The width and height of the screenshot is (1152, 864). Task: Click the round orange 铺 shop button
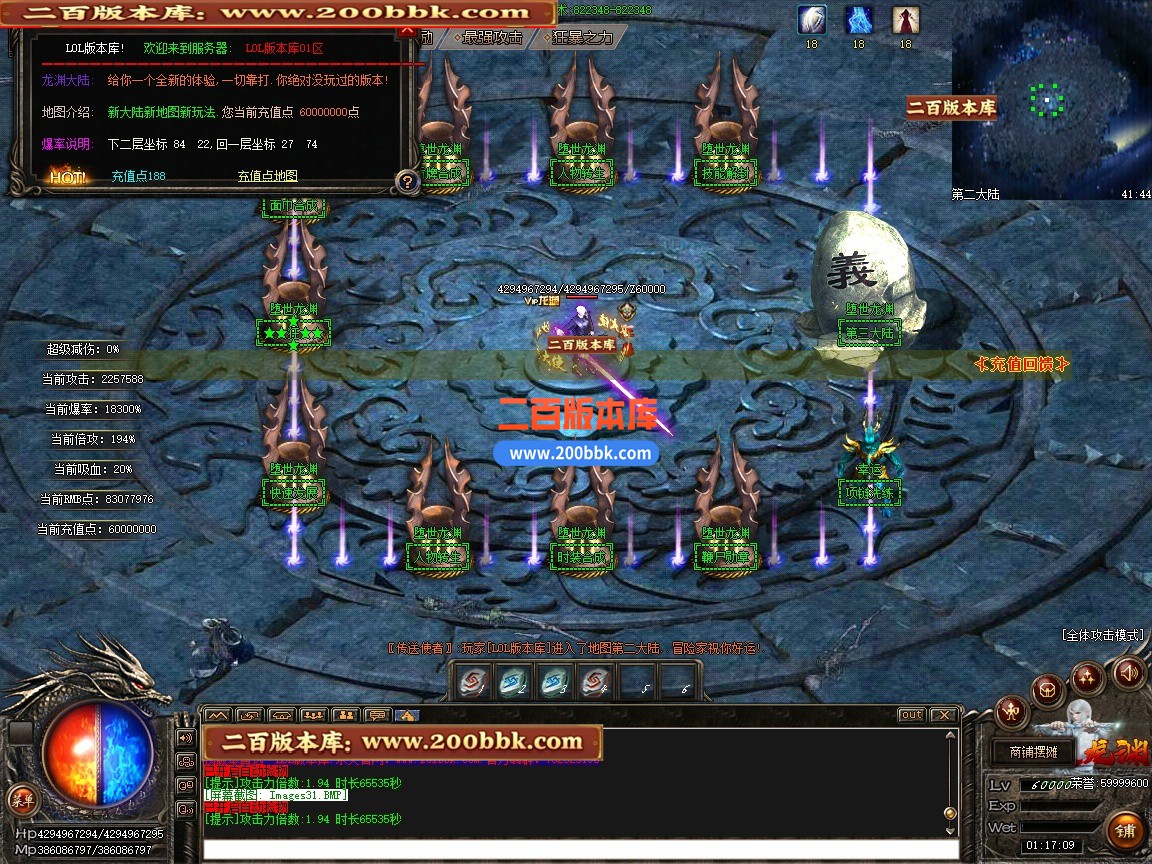[x=1126, y=830]
